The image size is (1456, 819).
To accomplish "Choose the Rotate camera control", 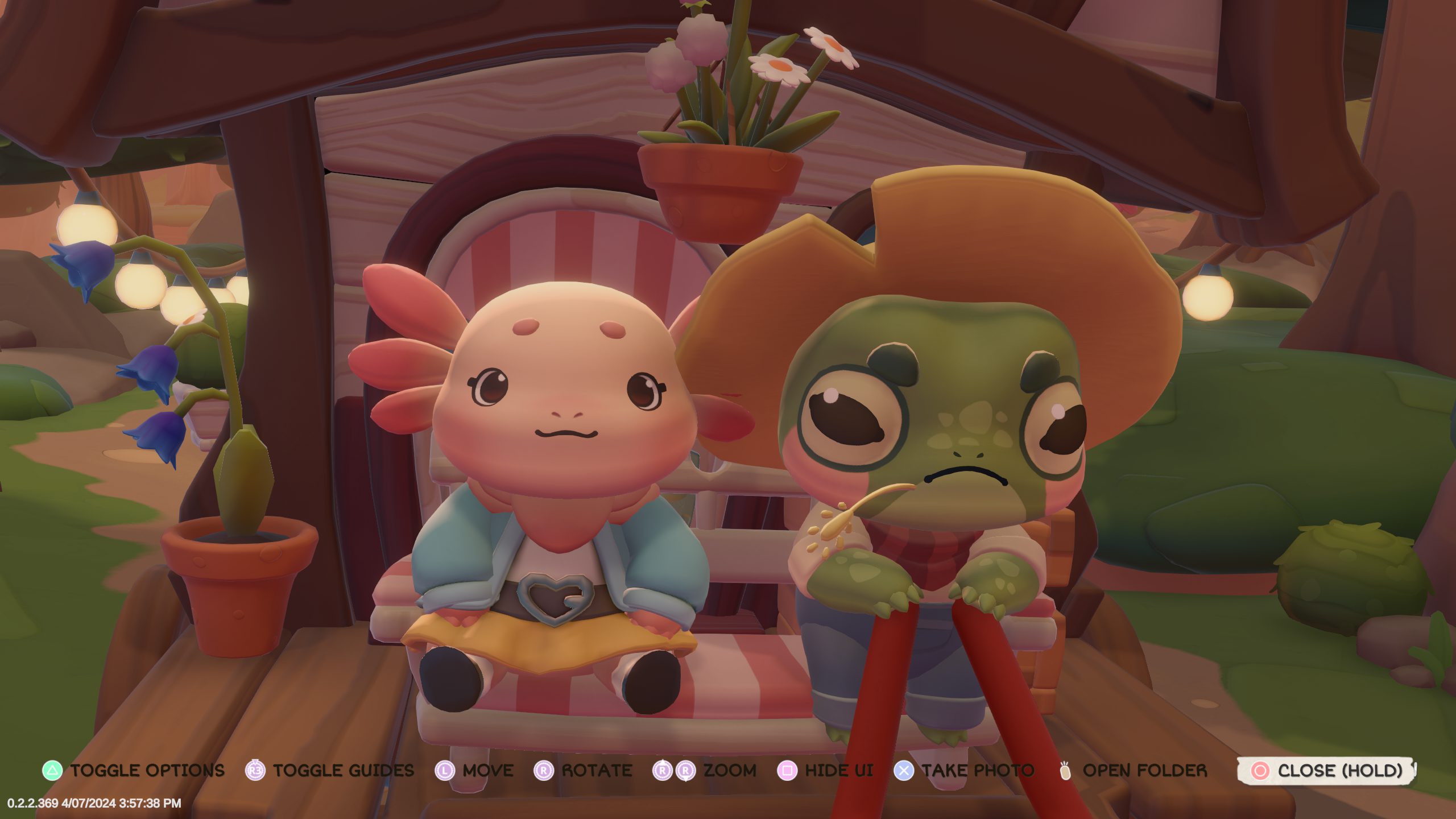I will coord(584,771).
